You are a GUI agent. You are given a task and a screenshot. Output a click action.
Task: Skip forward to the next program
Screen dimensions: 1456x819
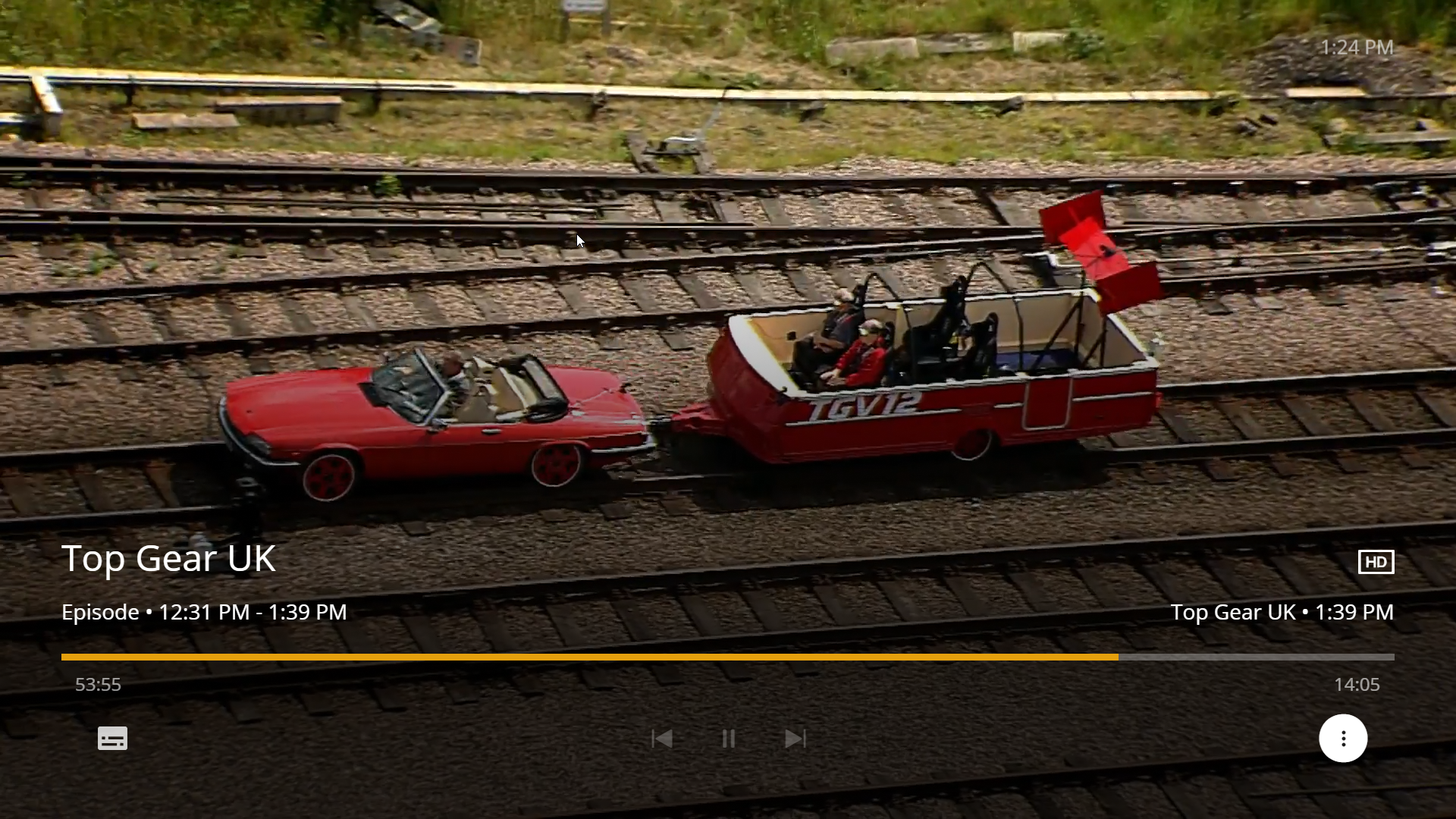coord(794,738)
